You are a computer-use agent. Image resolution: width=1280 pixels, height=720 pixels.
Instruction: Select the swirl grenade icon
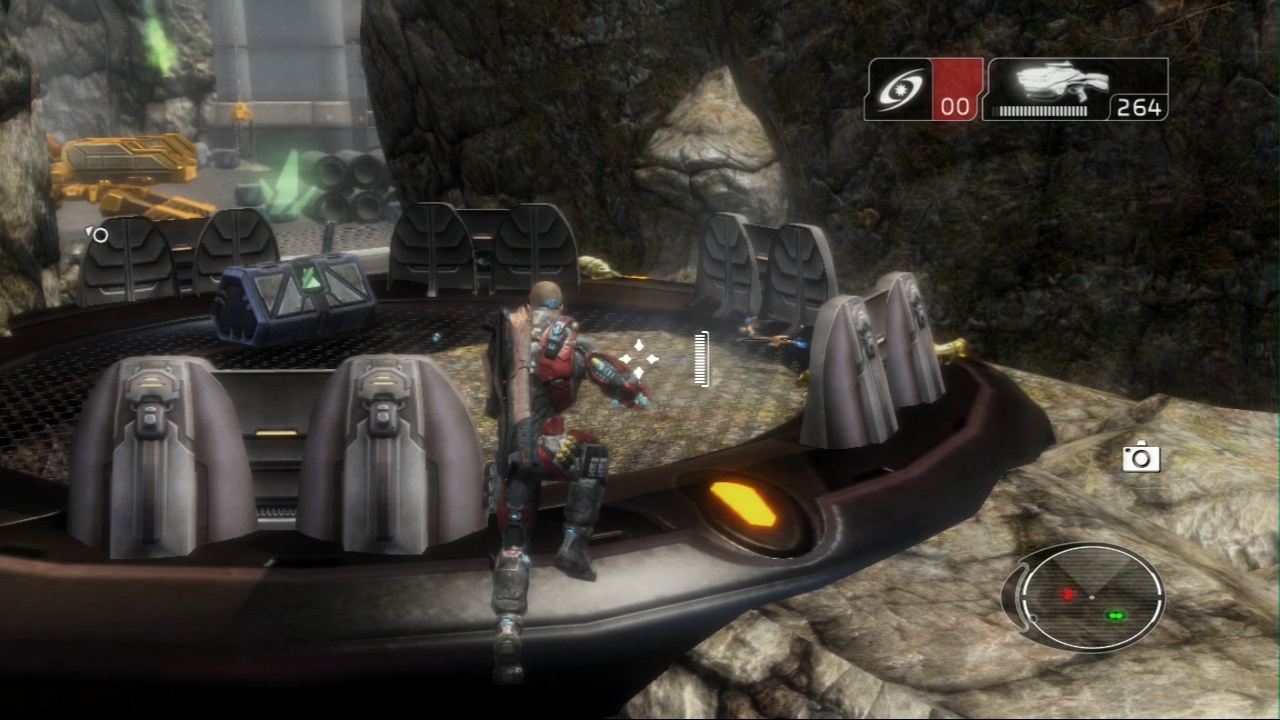click(898, 89)
